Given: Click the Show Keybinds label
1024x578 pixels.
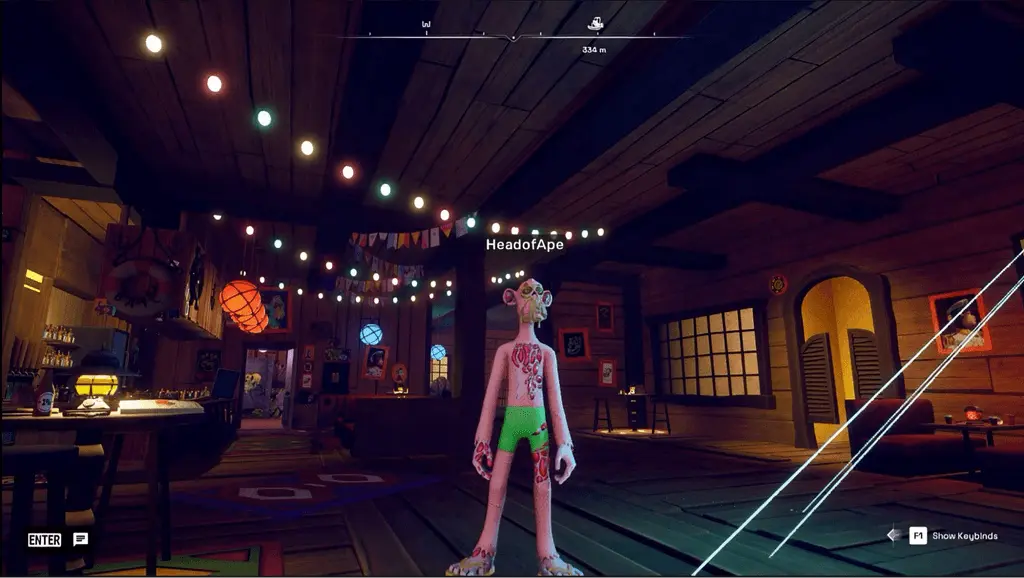Looking at the screenshot, I should click(x=963, y=536).
